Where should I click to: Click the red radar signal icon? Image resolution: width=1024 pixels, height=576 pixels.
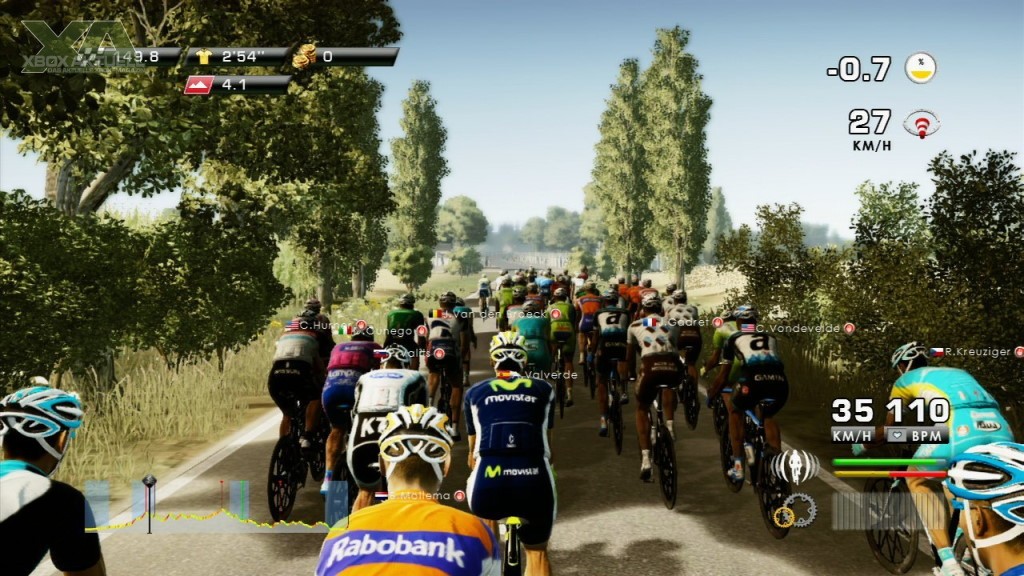point(921,124)
